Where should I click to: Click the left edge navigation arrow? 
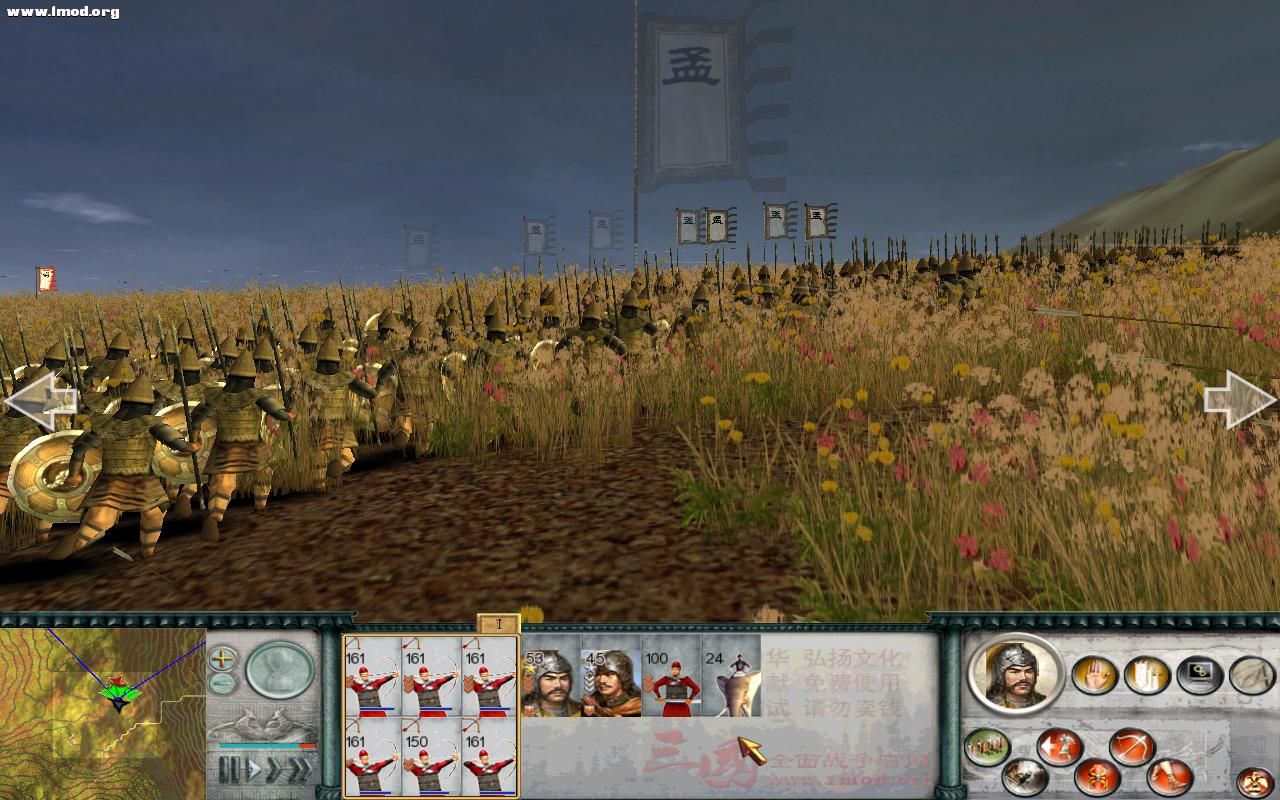pos(40,398)
